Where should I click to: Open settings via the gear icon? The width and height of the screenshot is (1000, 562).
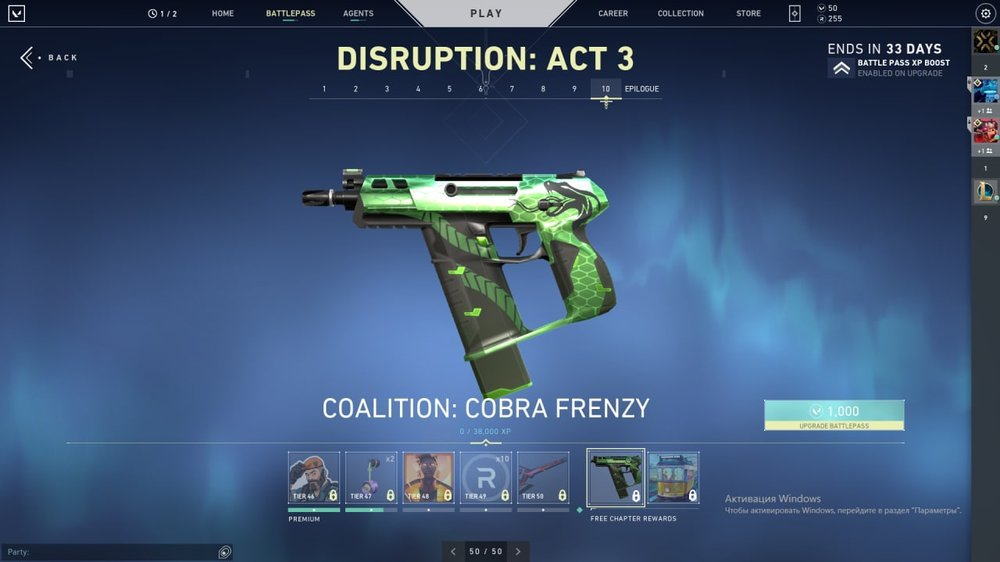pos(984,14)
